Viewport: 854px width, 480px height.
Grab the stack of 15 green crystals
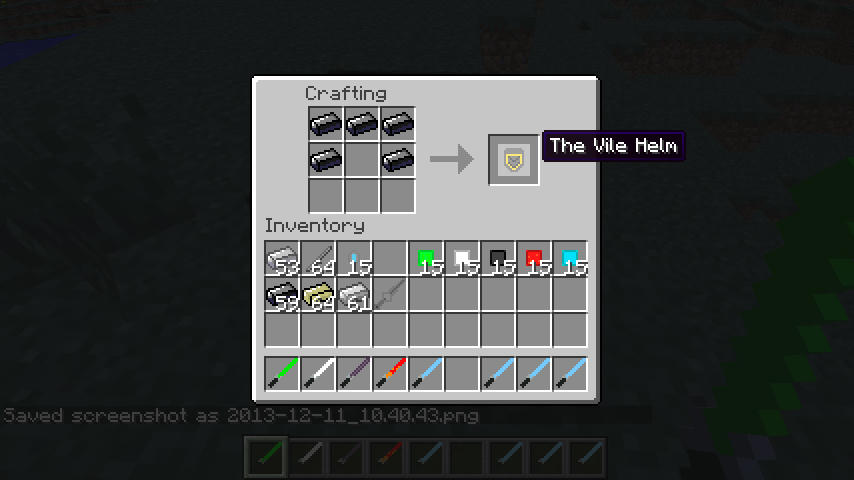click(427, 260)
